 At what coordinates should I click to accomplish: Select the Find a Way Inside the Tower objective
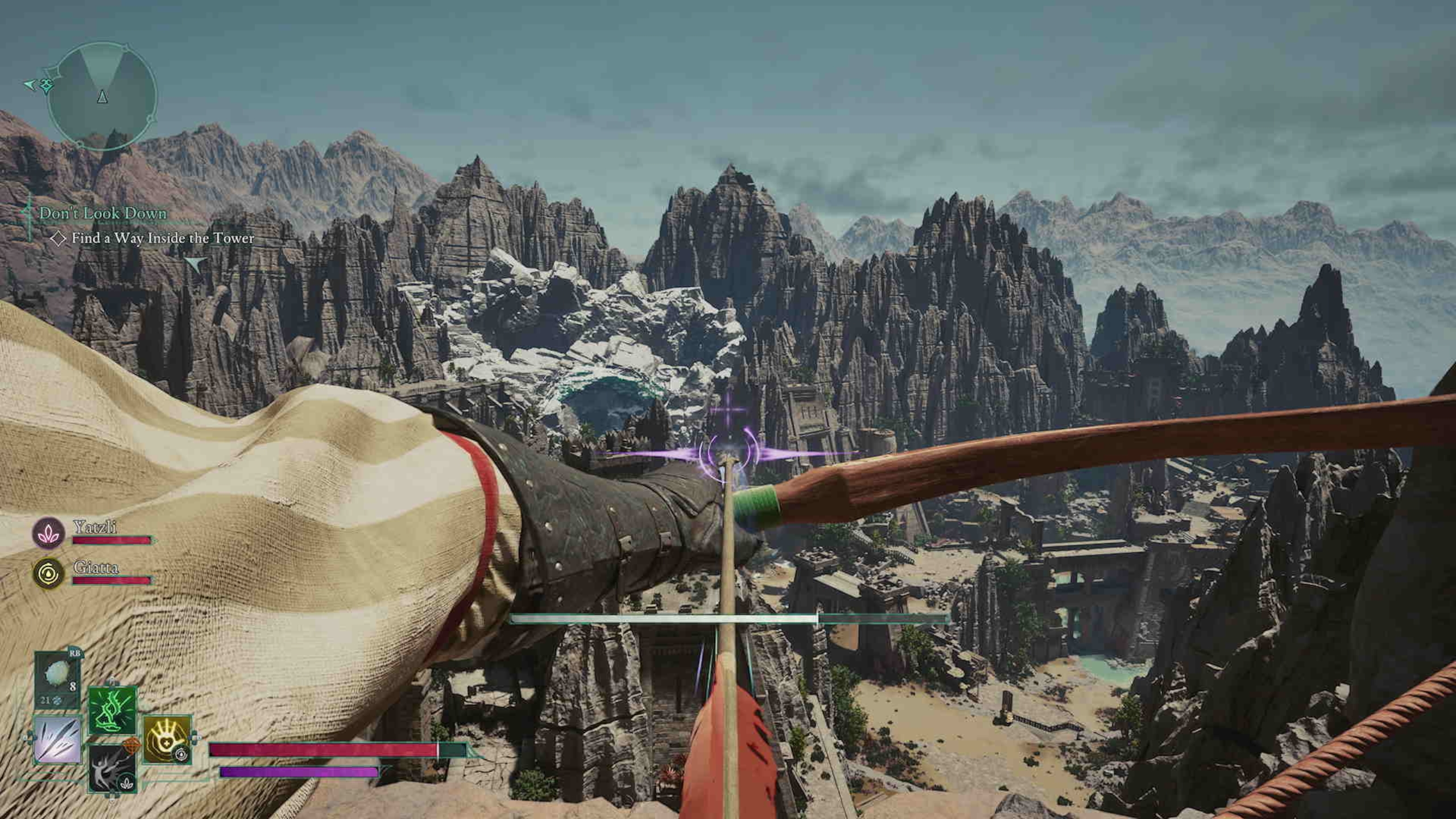click(162, 238)
